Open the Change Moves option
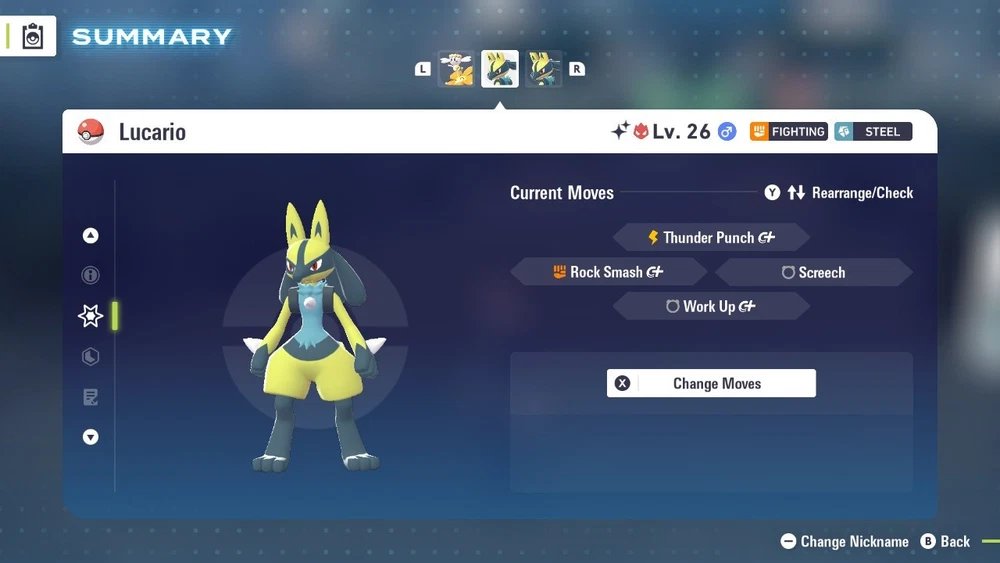The height and width of the screenshot is (563, 1000). 711,383
